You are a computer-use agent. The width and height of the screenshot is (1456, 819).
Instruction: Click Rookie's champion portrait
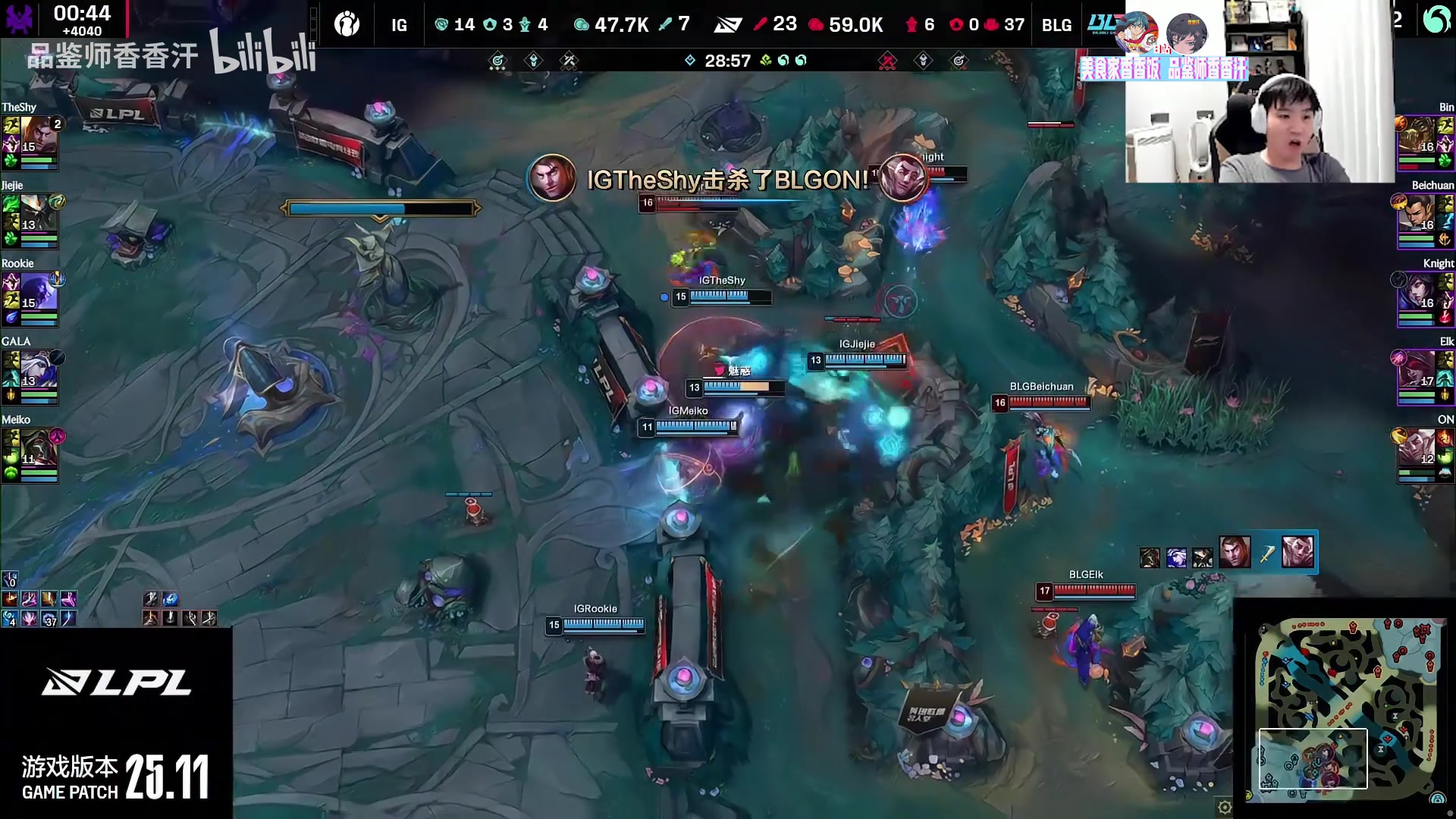pos(38,293)
